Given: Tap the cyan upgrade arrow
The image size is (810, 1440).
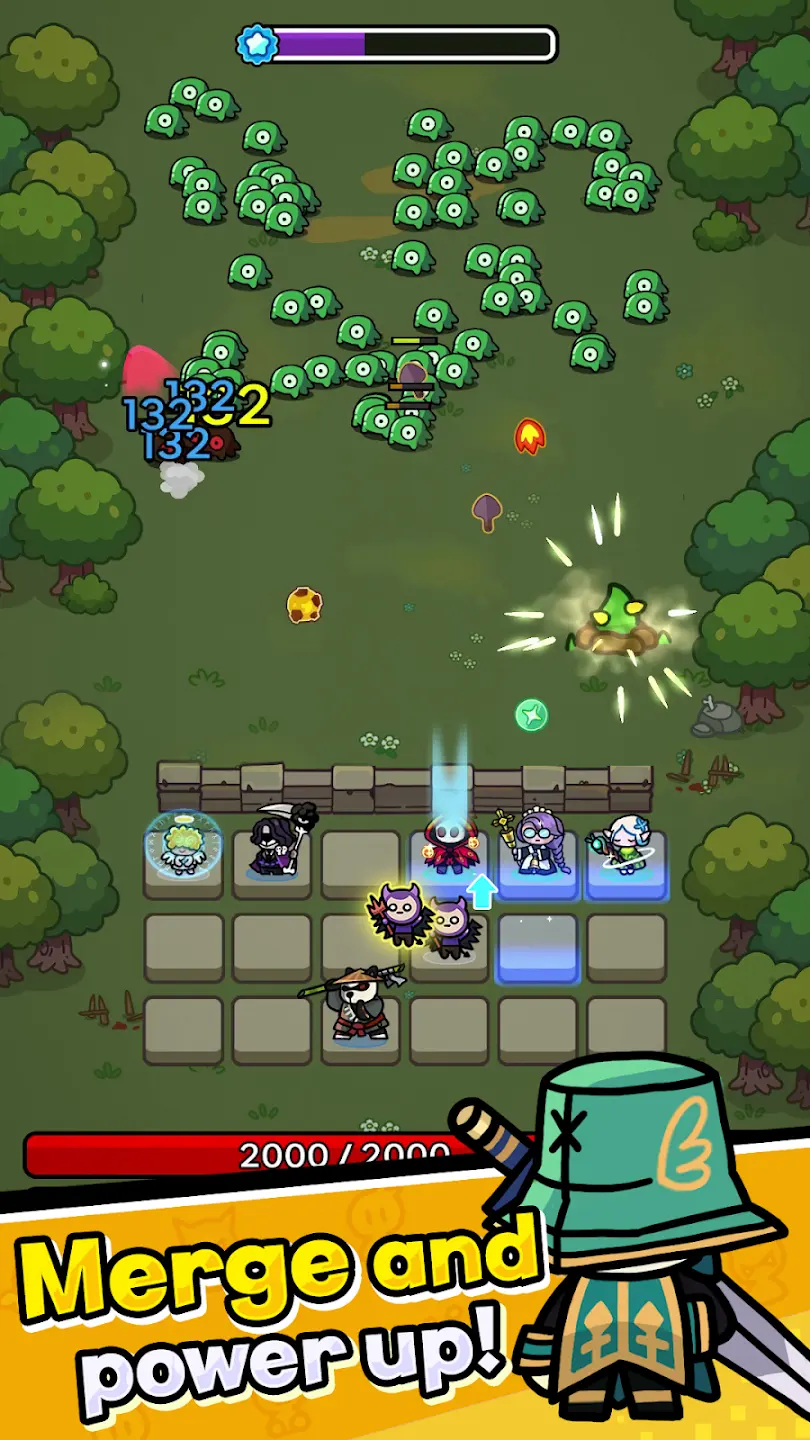Looking at the screenshot, I should click(x=483, y=891).
